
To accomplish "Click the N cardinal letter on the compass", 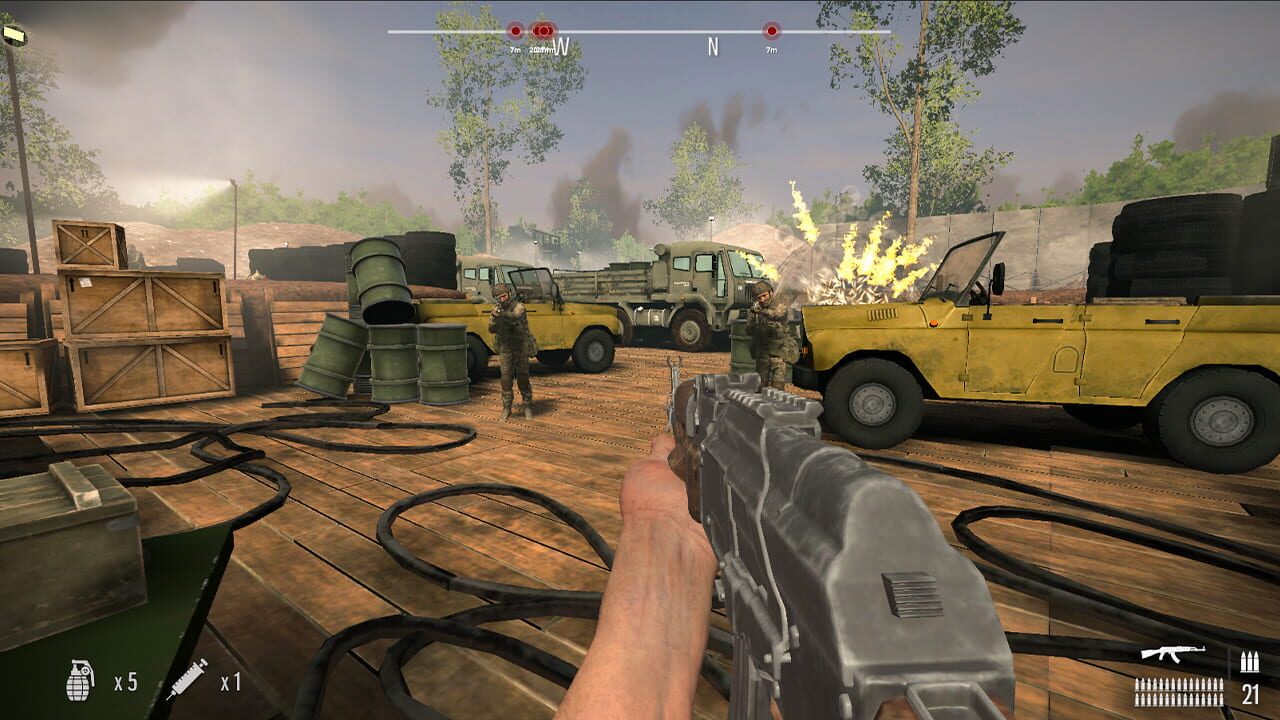I will pos(712,44).
